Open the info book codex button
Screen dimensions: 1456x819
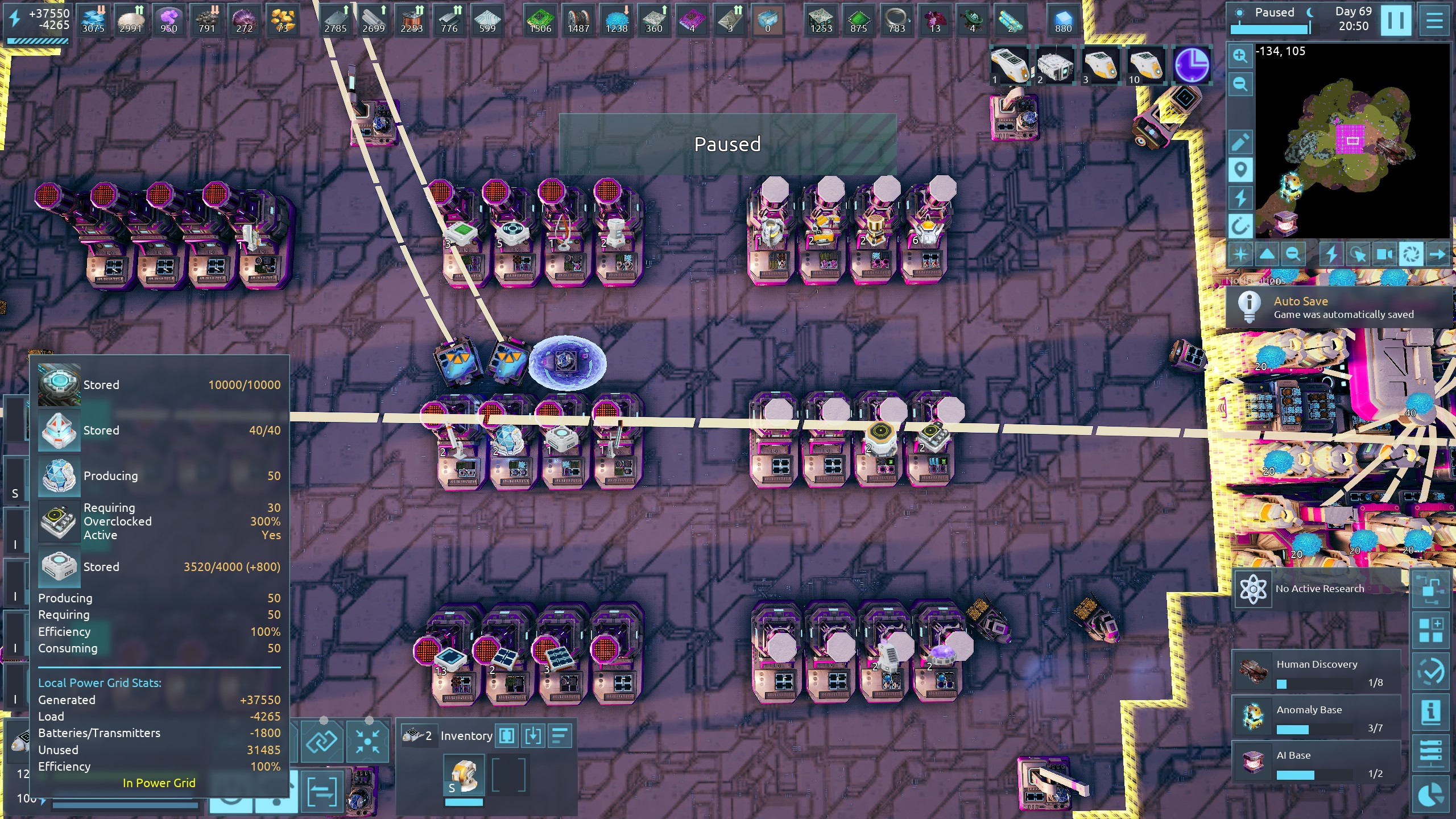pyautogui.click(x=1431, y=712)
